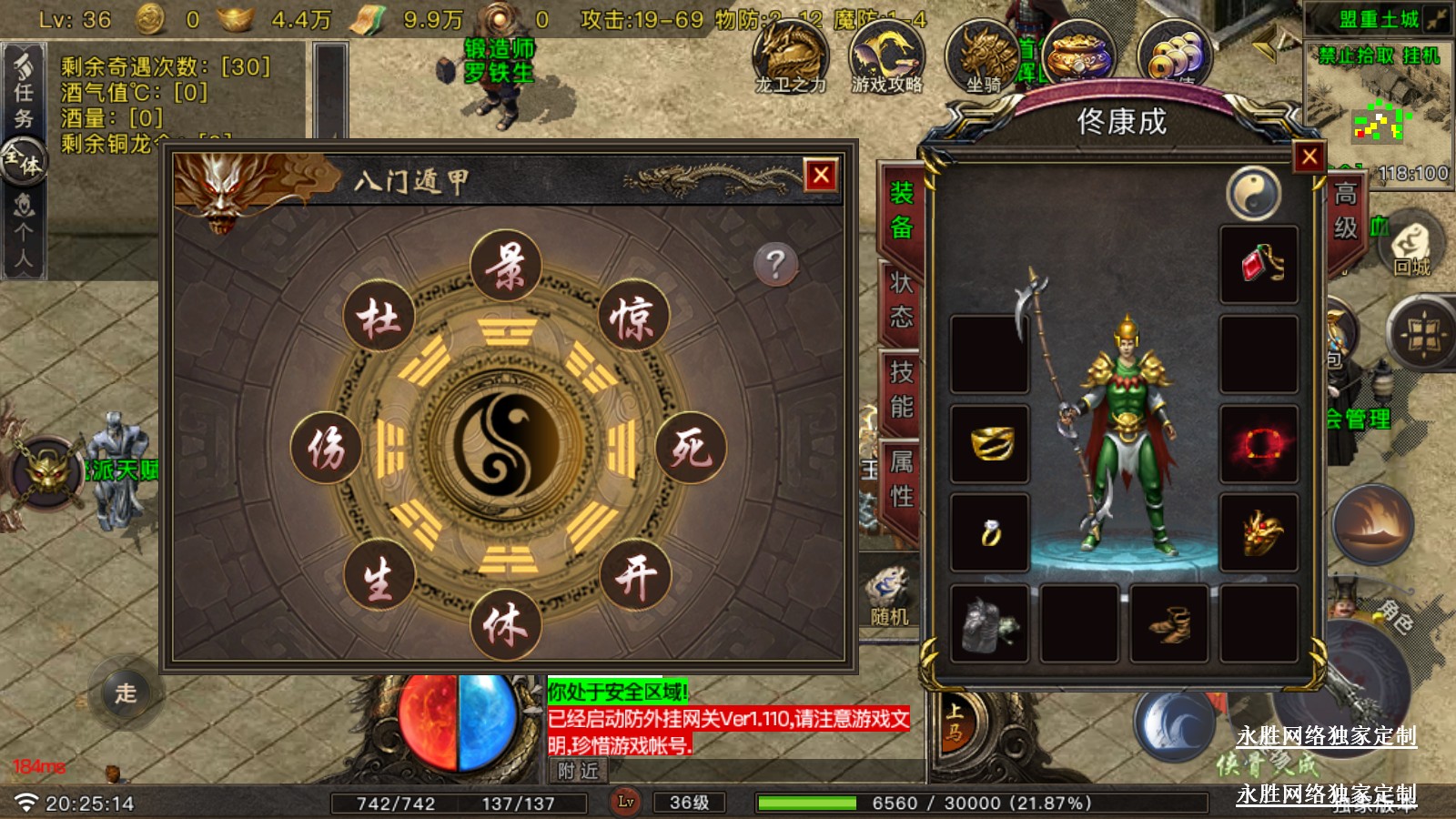Choose the 死 gate
1456x819 pixels.
coord(691,447)
